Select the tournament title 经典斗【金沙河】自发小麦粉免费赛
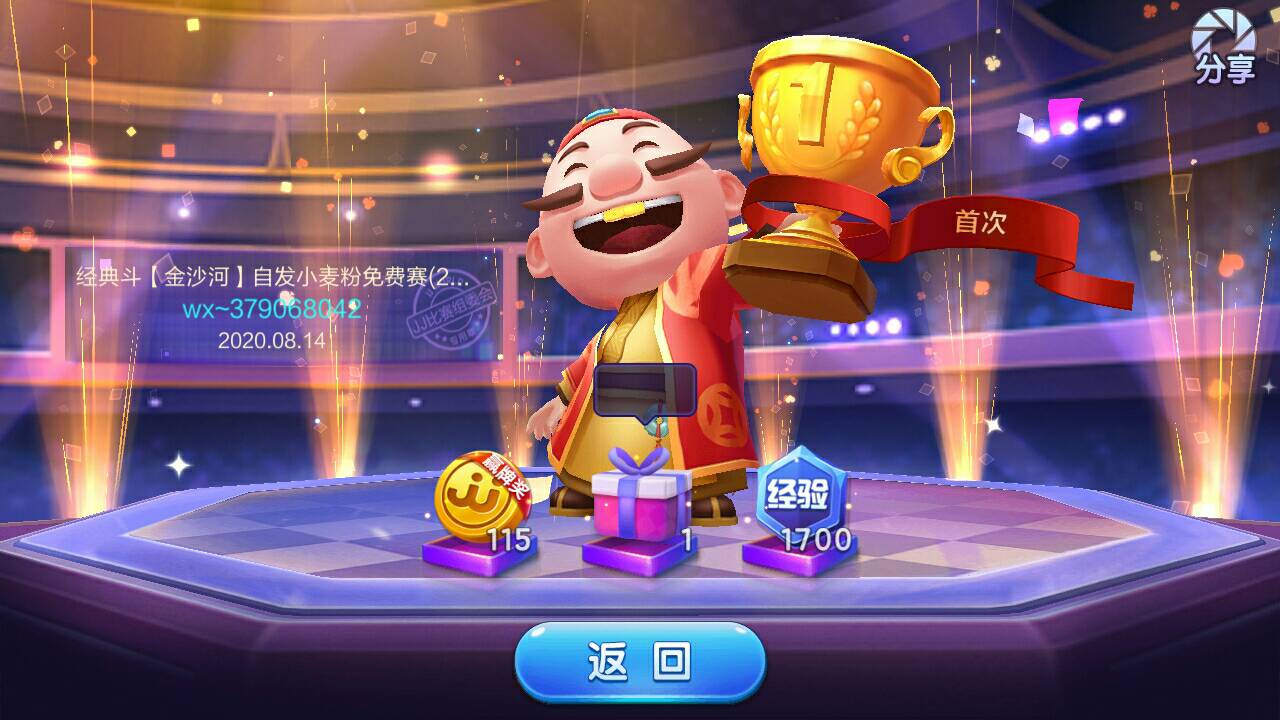This screenshot has height=720, width=1280. pos(270,275)
